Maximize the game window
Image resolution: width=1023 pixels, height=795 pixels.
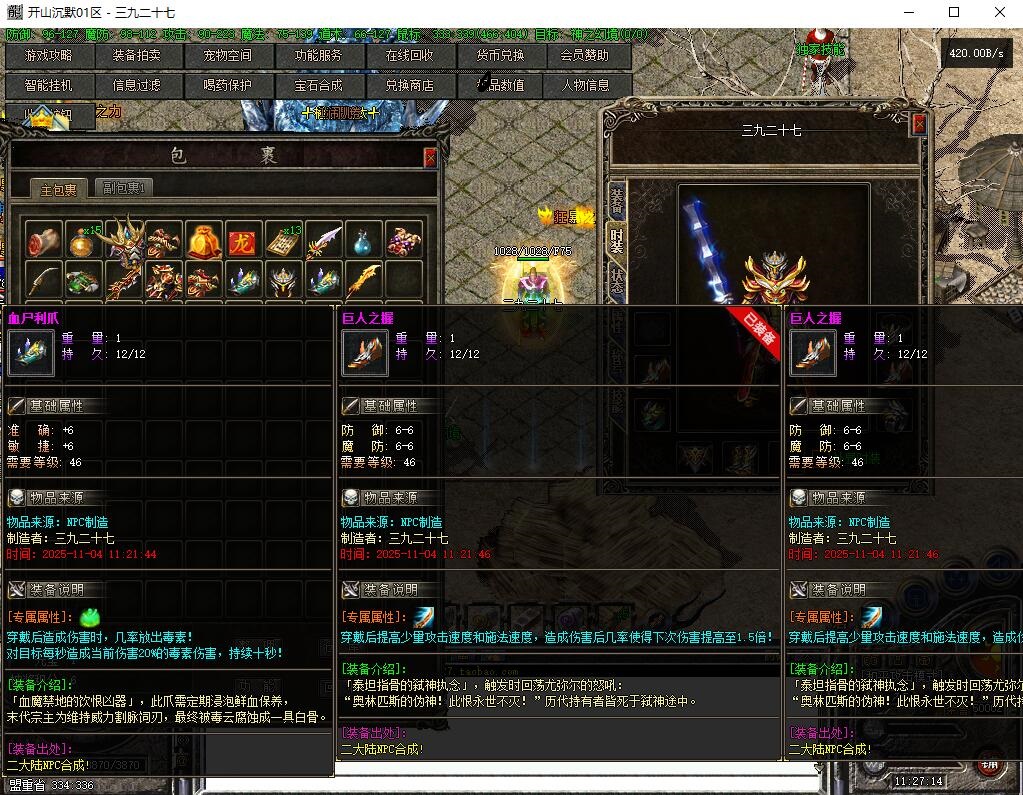(x=953, y=13)
